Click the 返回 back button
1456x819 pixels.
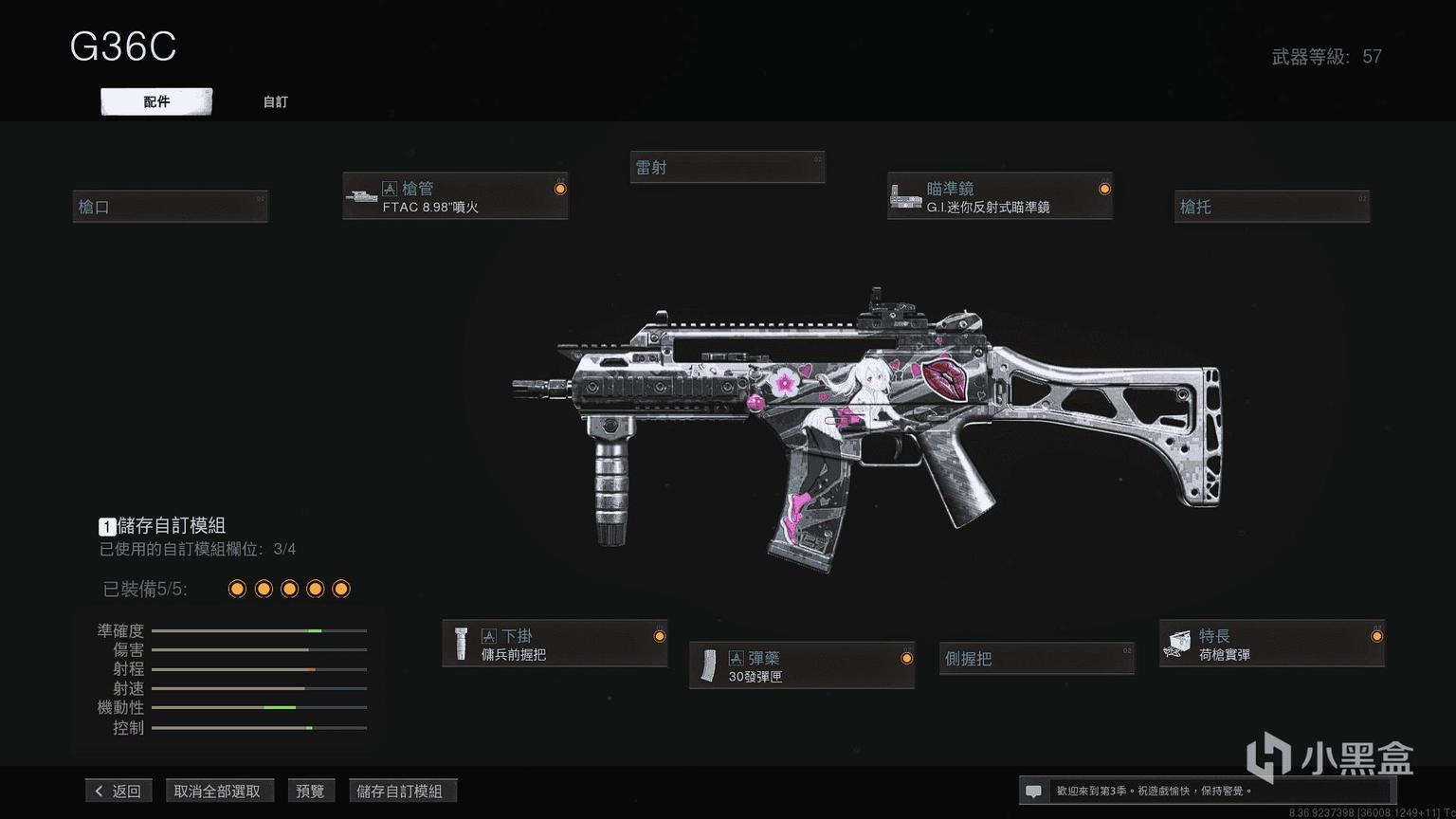(118, 791)
